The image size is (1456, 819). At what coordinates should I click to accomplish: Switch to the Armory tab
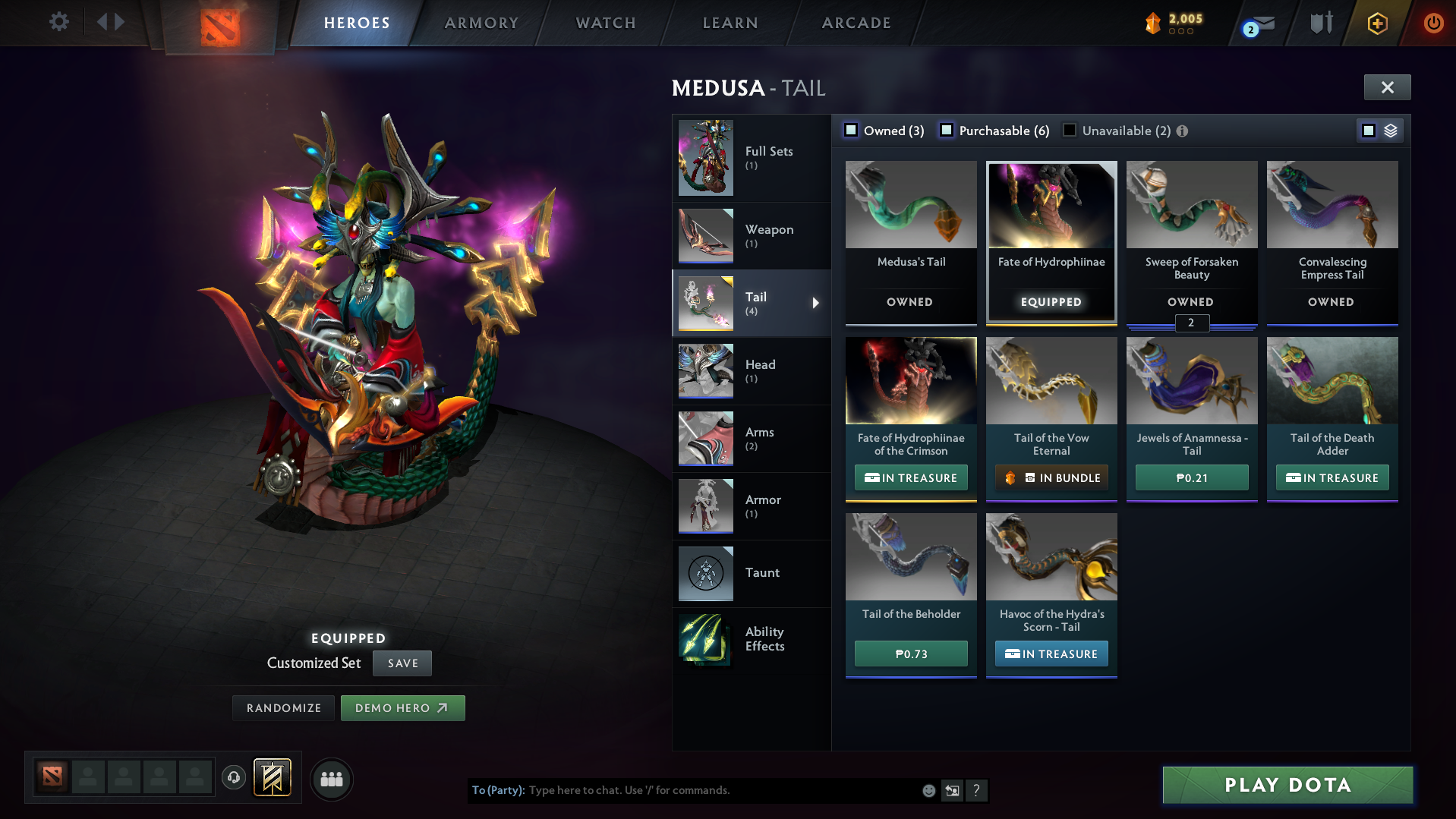pos(481,23)
